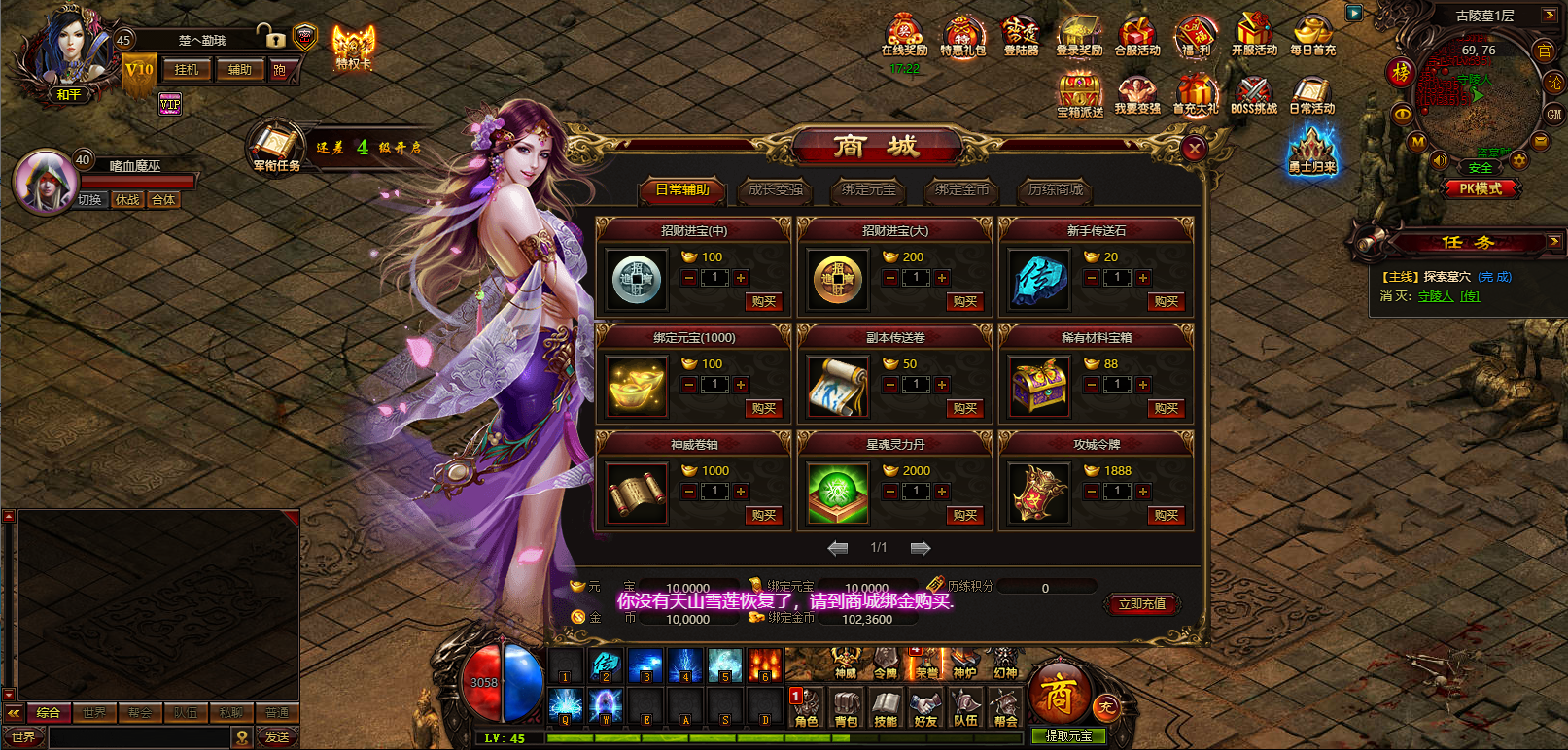Open the 绑定元宝 shop tab
This screenshot has height=750, width=1568.
point(868,190)
